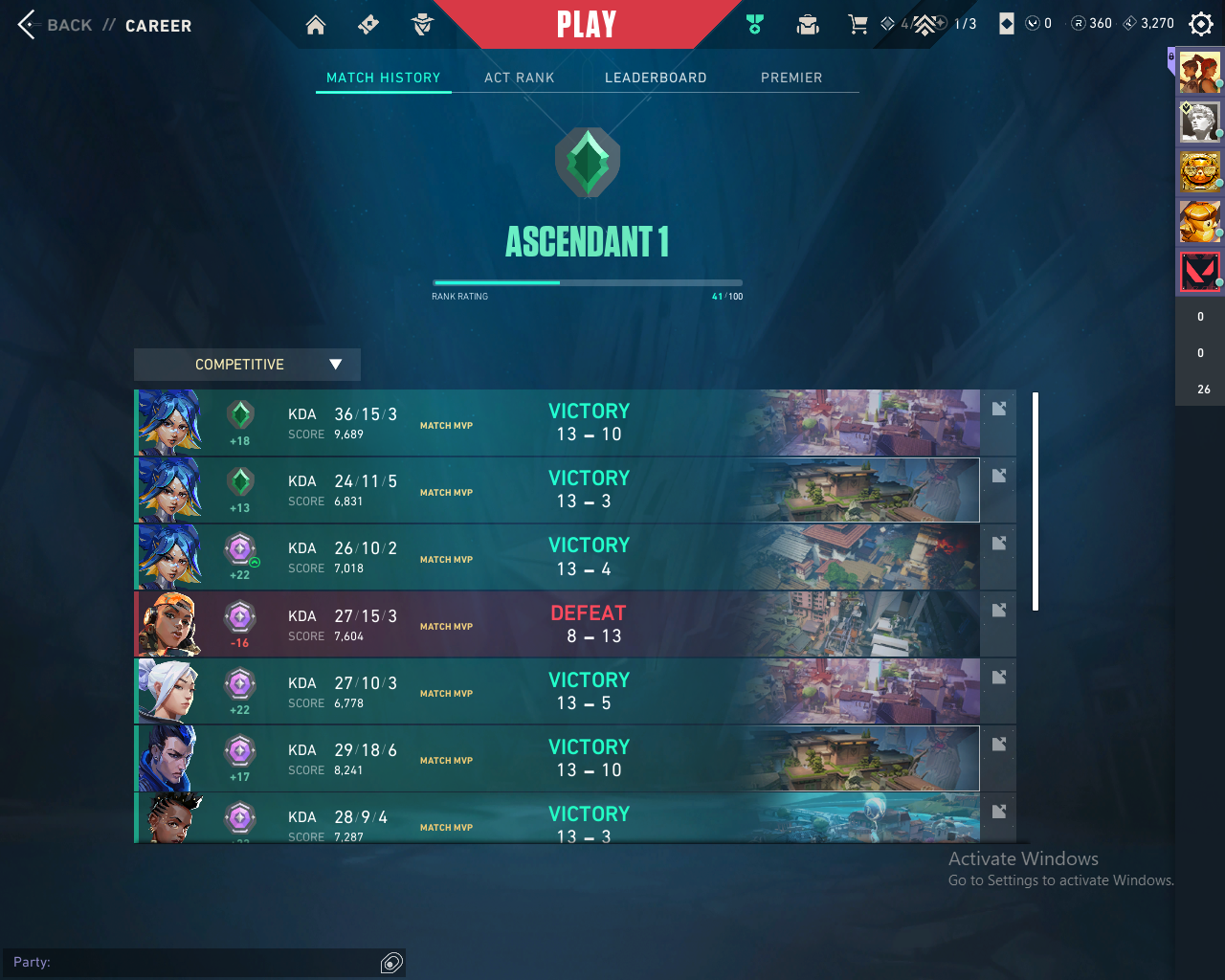Image resolution: width=1225 pixels, height=980 pixels.
Task: Select the white statue friend avatar
Action: point(1199,122)
